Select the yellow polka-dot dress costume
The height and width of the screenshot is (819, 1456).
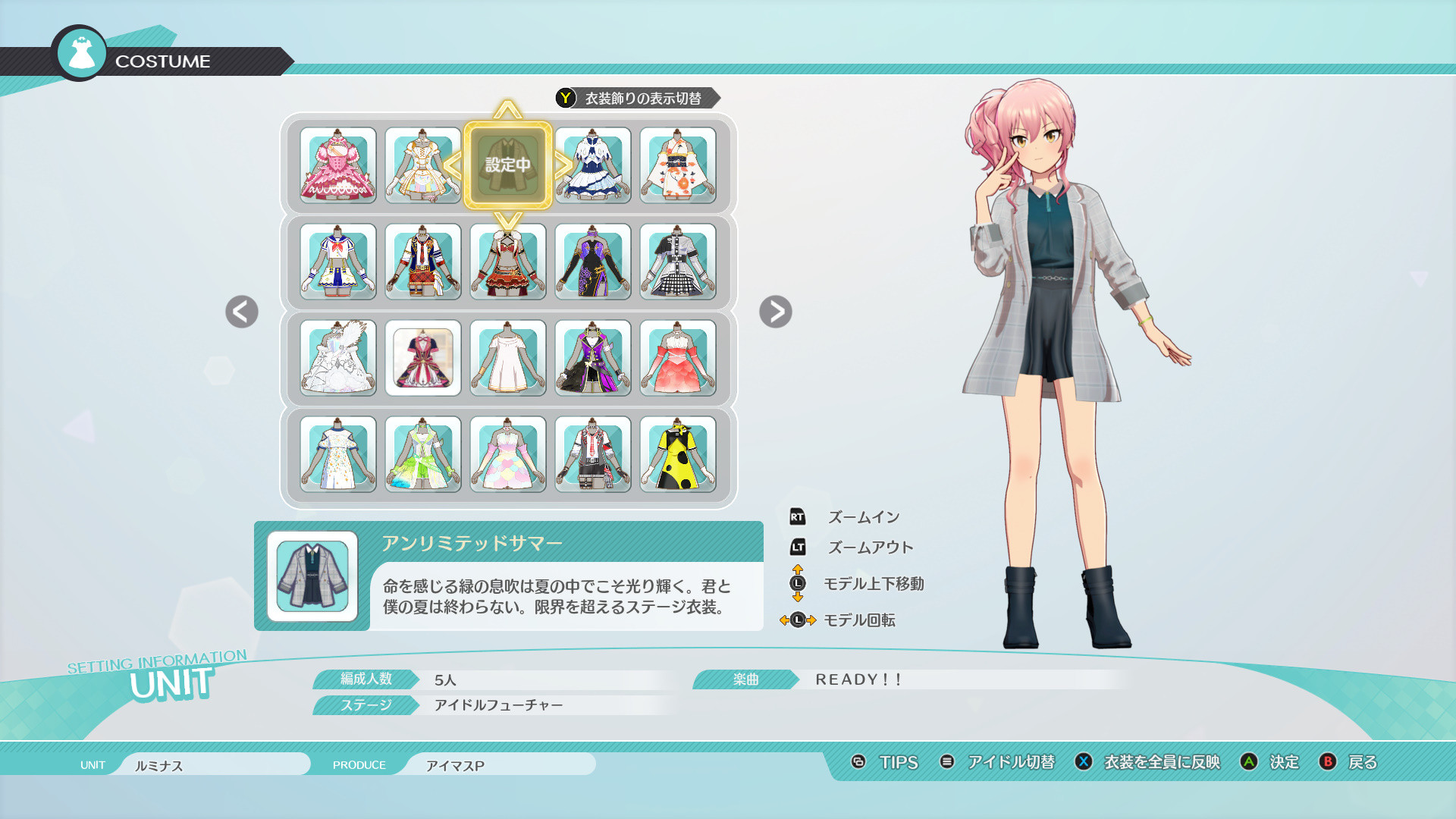click(x=678, y=455)
